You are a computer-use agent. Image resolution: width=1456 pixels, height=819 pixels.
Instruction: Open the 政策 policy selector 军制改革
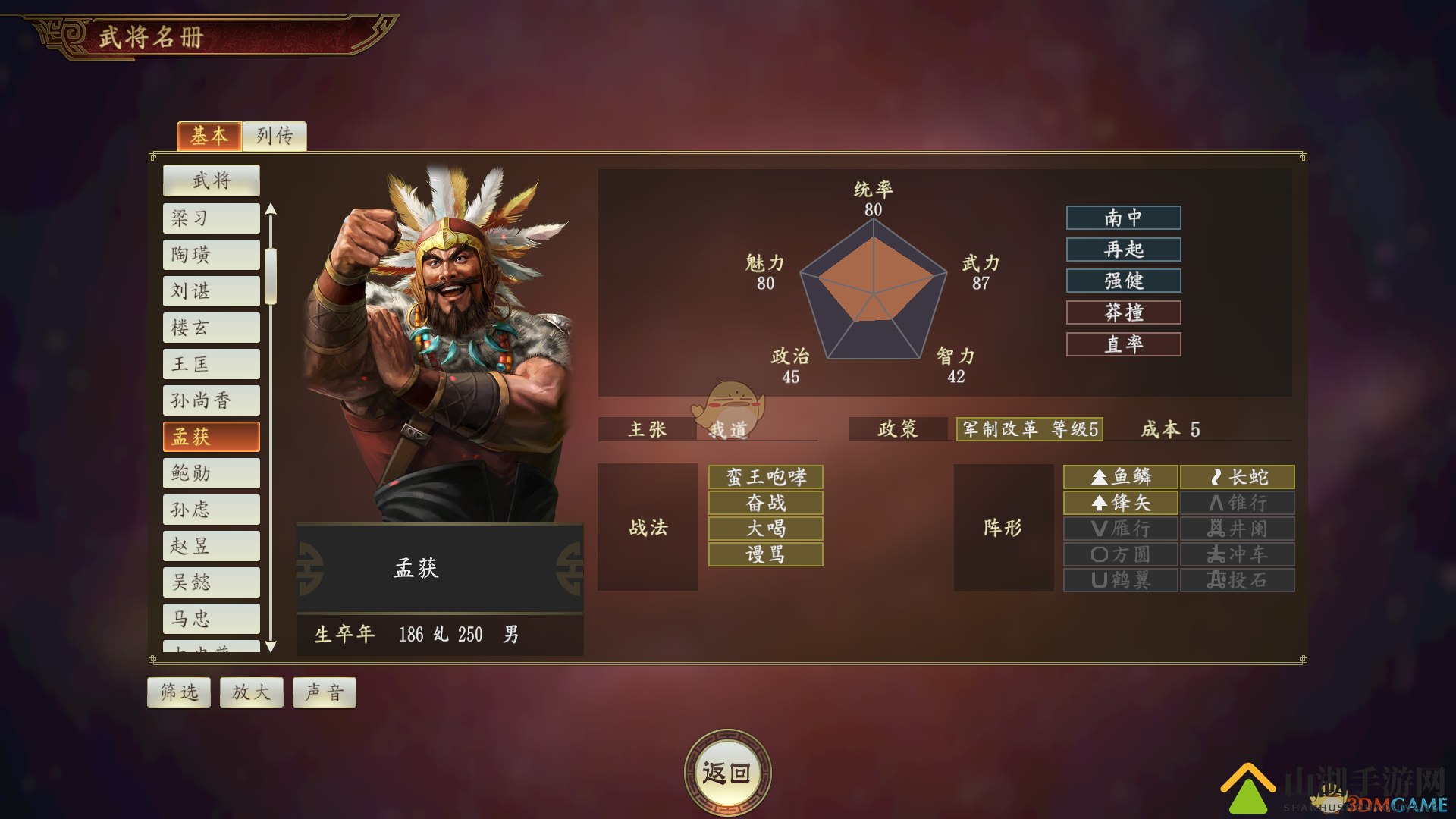pos(1028,429)
